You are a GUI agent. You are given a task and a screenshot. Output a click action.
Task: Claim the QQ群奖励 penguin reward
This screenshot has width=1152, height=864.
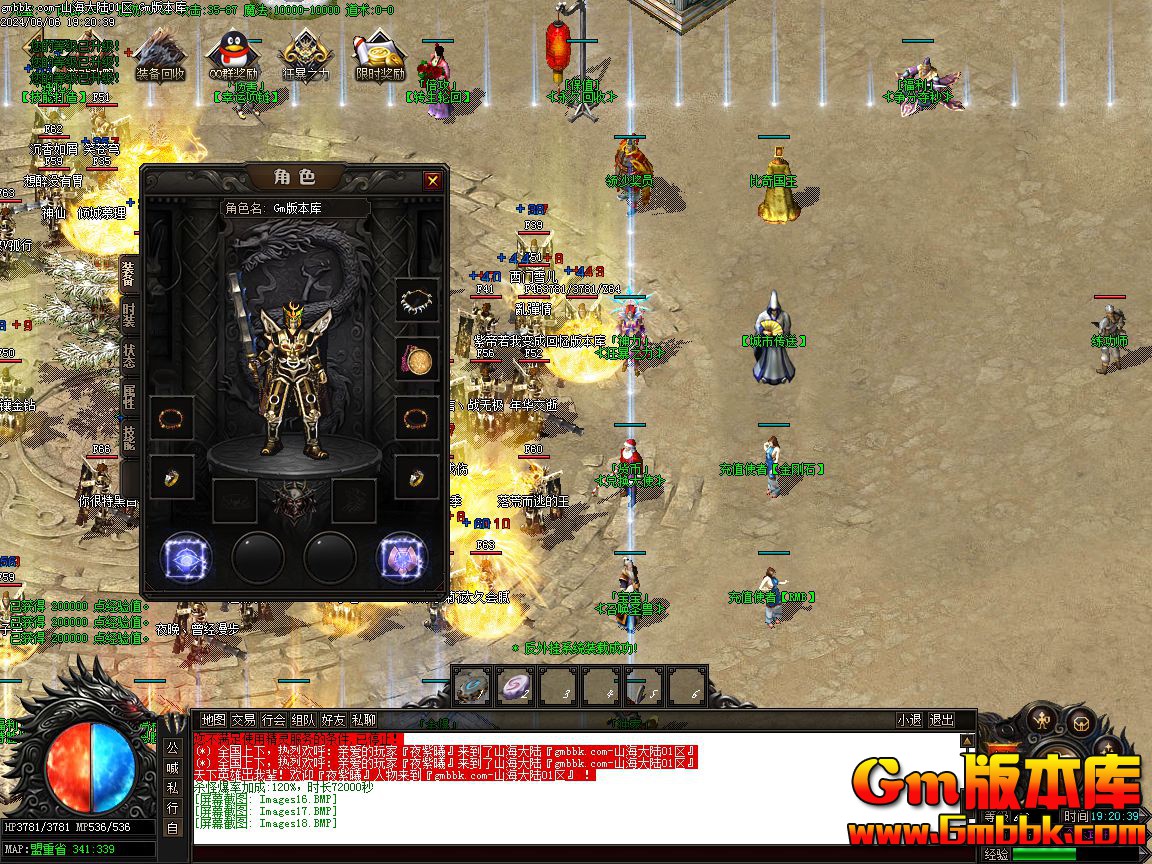232,57
